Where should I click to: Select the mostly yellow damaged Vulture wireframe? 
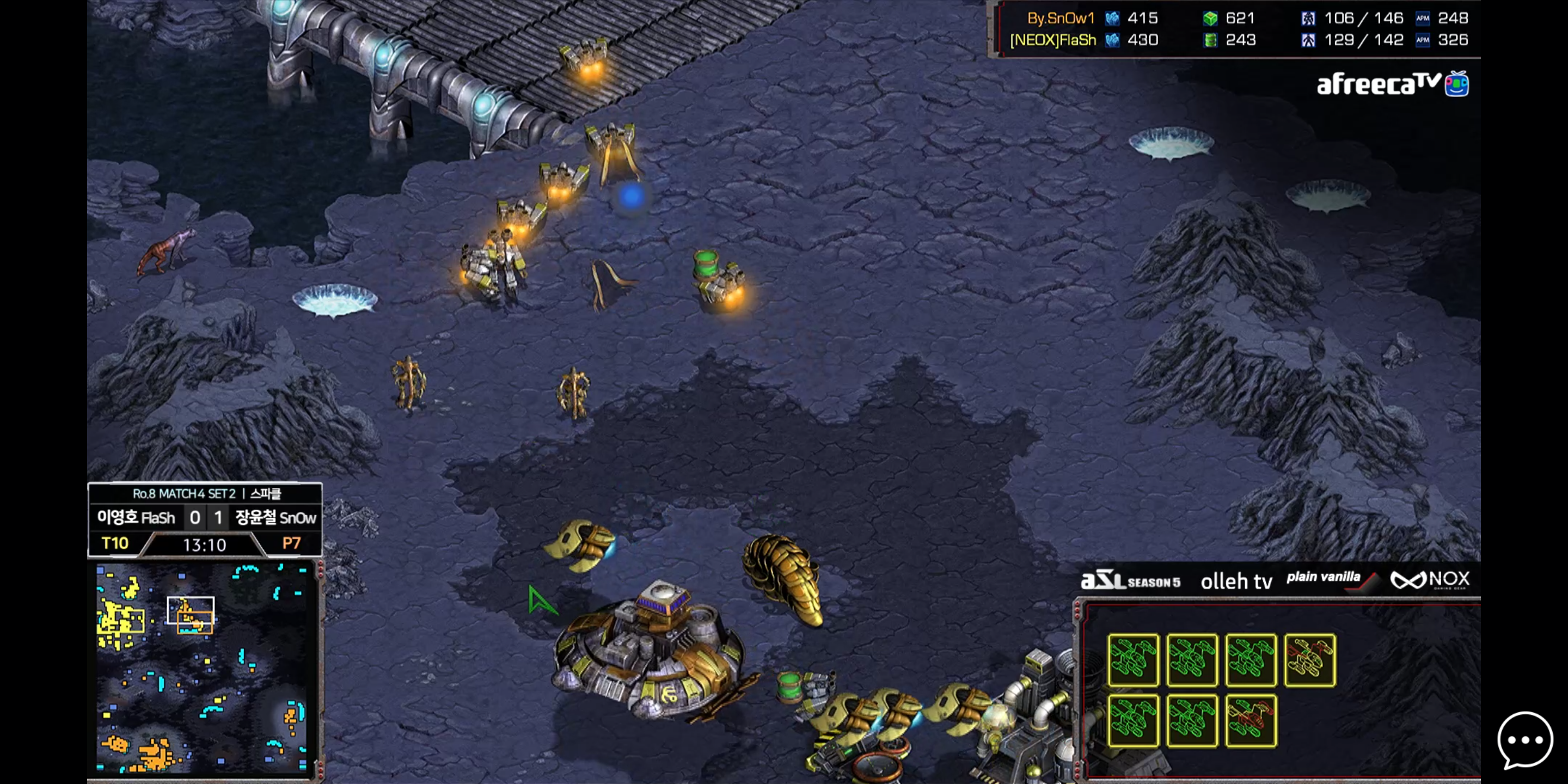point(1310,660)
